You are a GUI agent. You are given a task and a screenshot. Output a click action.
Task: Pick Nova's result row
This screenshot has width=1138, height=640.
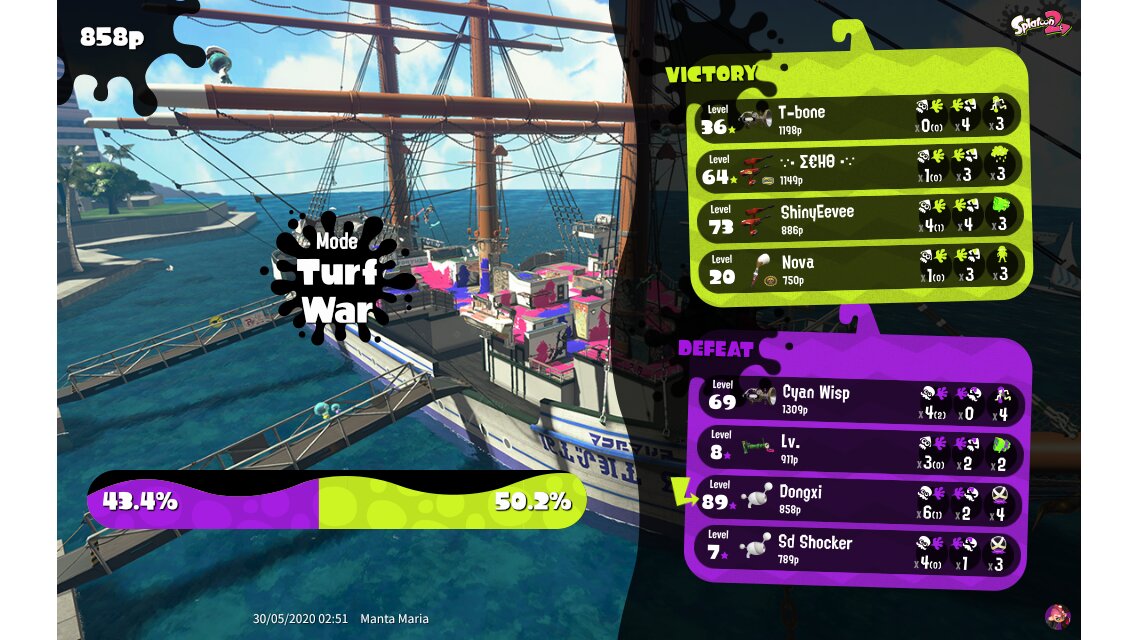coord(858,269)
